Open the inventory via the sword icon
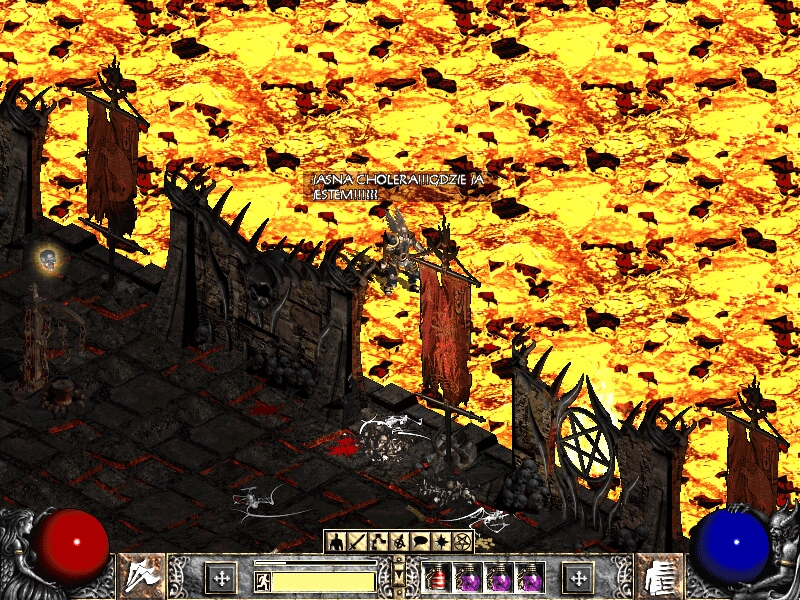The height and width of the screenshot is (600, 800). pyautogui.click(x=357, y=541)
